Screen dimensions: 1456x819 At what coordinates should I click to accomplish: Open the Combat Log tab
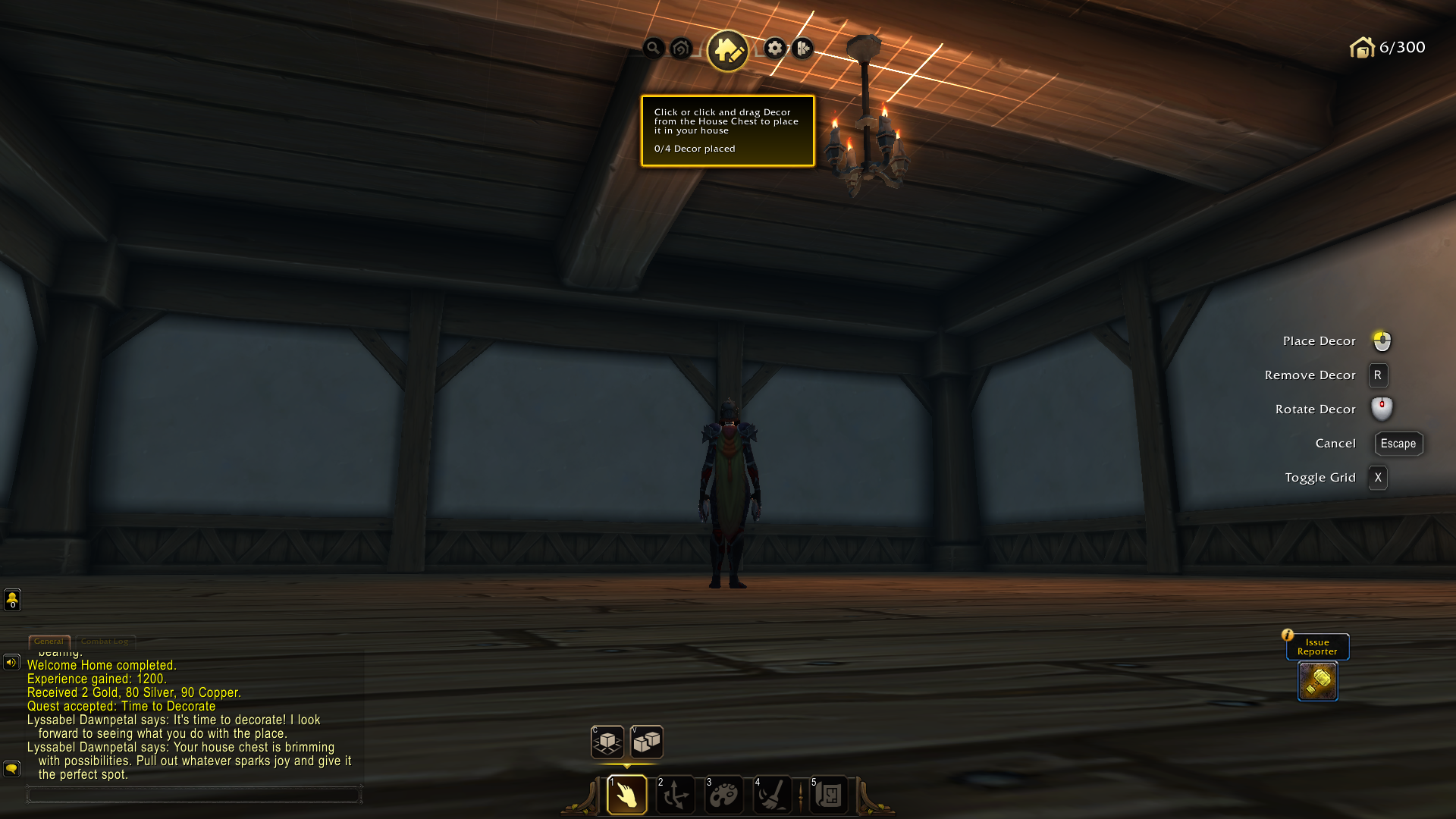[x=105, y=642]
